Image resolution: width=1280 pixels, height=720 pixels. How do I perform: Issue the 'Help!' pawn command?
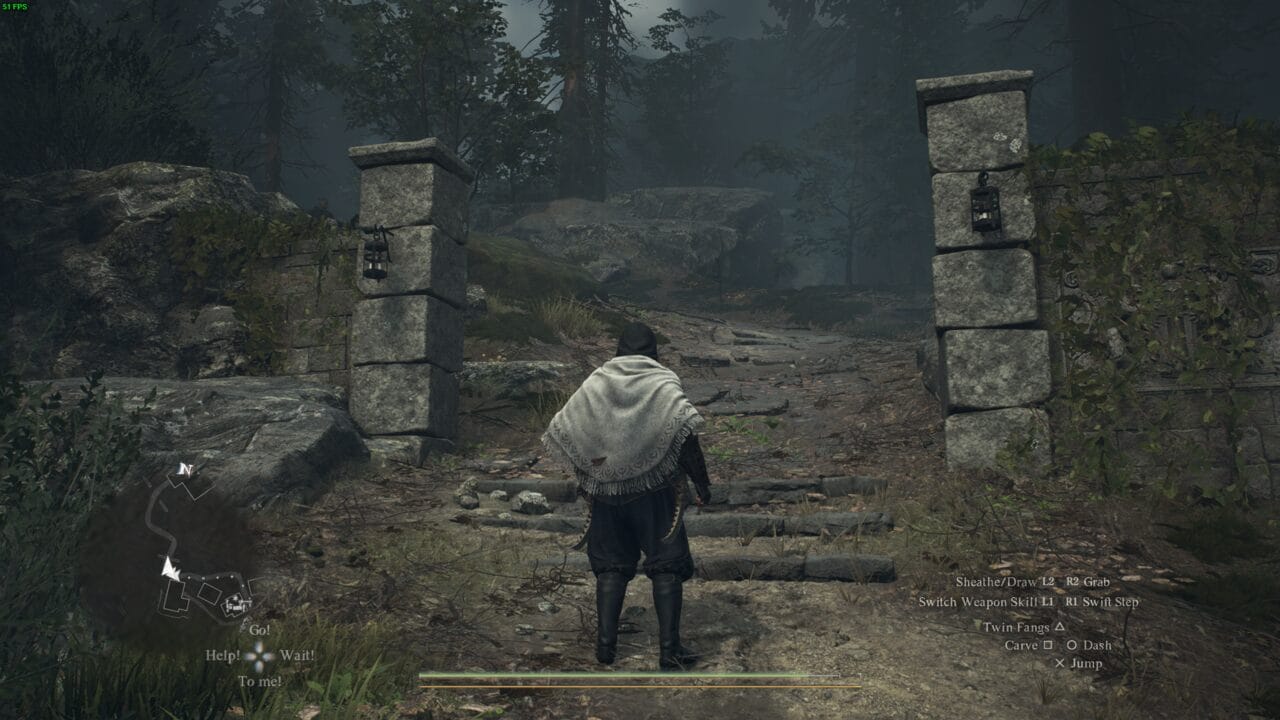coord(223,655)
